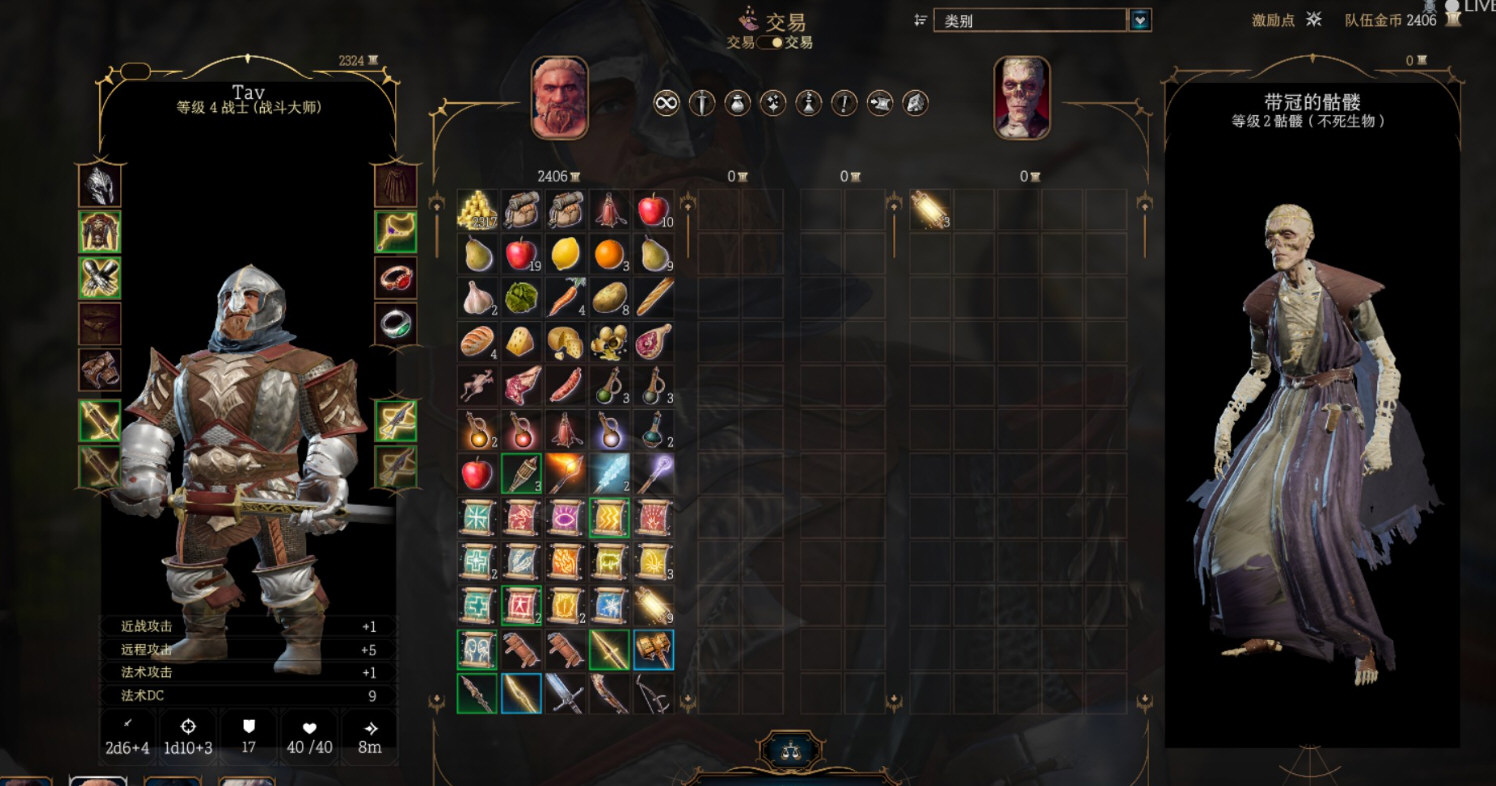The width and height of the screenshot is (1496, 786).
Task: Show all items with the infinity filter
Action: pos(666,102)
